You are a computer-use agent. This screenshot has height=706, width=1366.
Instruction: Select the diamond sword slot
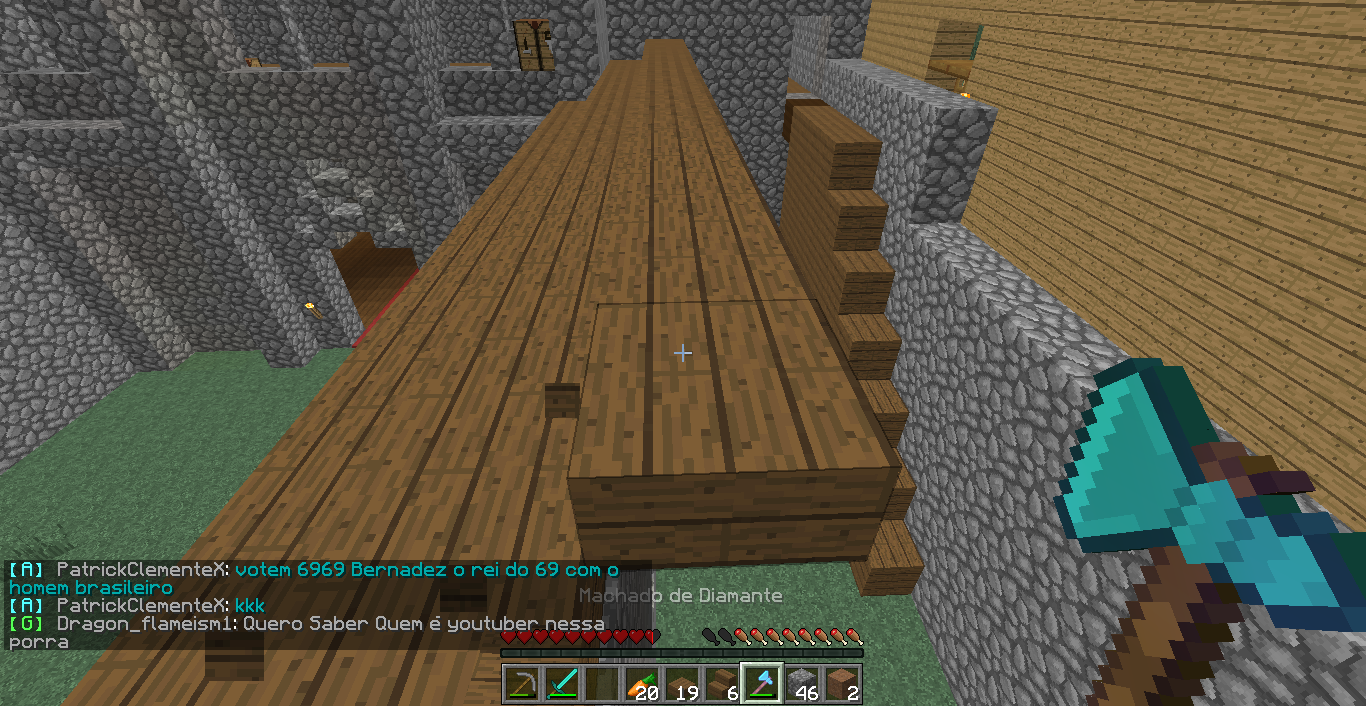tap(562, 684)
